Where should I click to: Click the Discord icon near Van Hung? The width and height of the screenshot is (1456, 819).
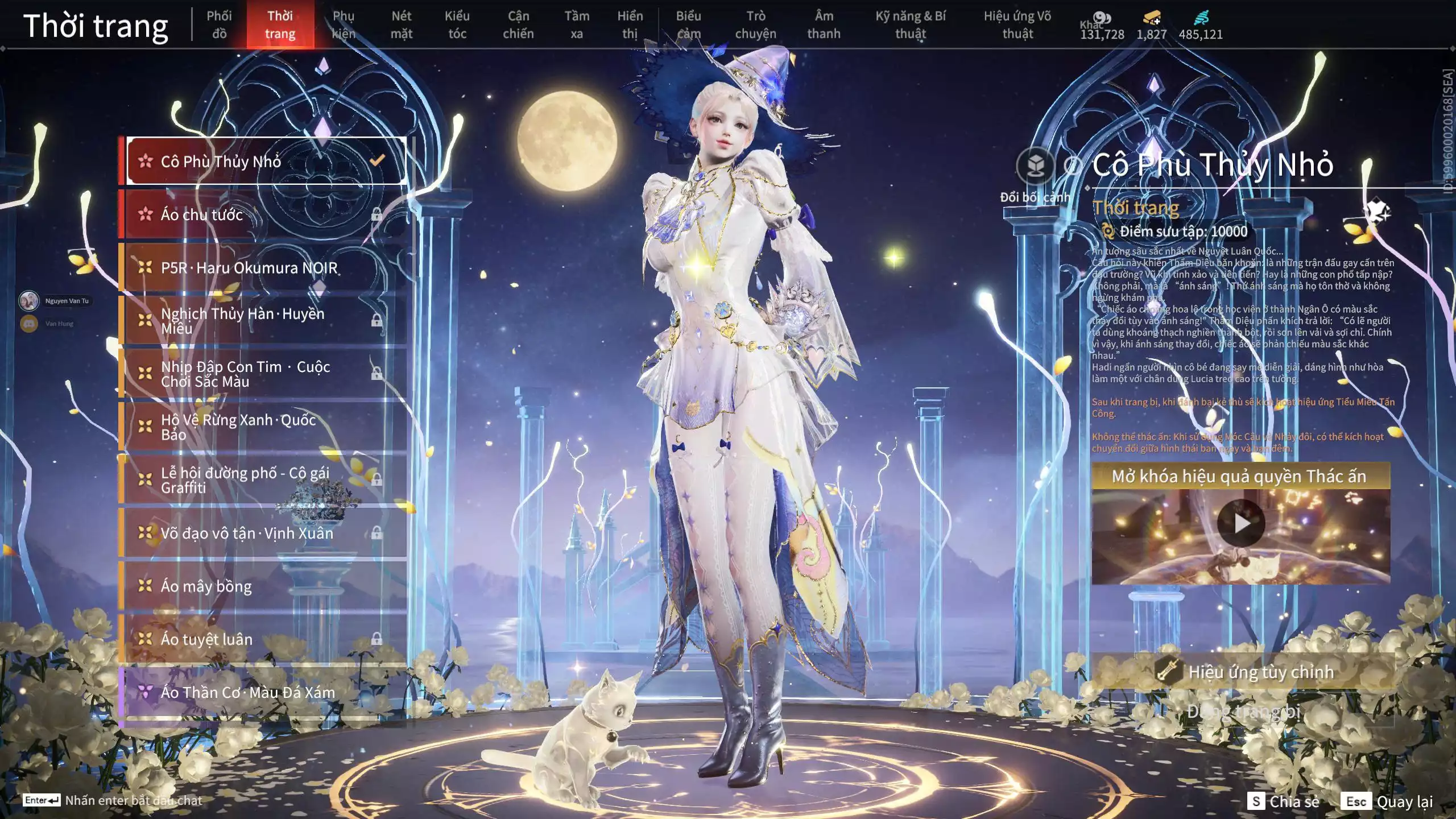point(28,323)
